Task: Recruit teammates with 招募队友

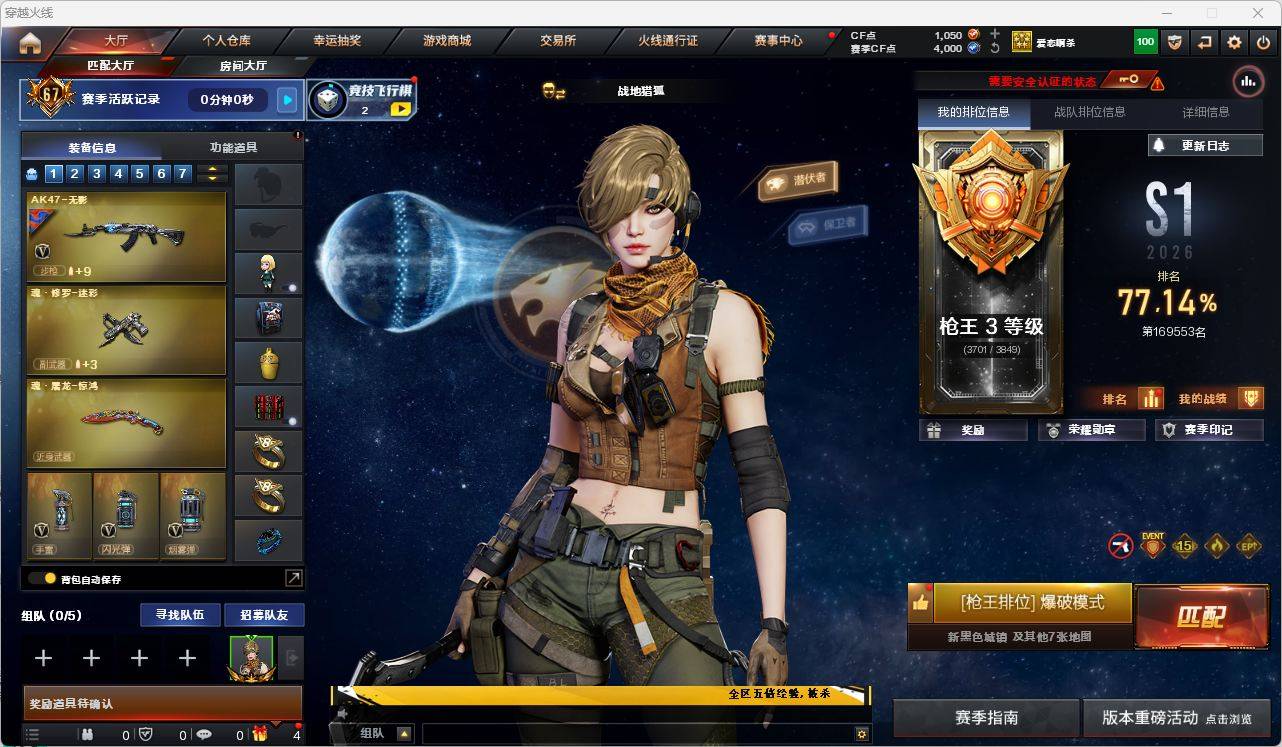Action: point(263,615)
